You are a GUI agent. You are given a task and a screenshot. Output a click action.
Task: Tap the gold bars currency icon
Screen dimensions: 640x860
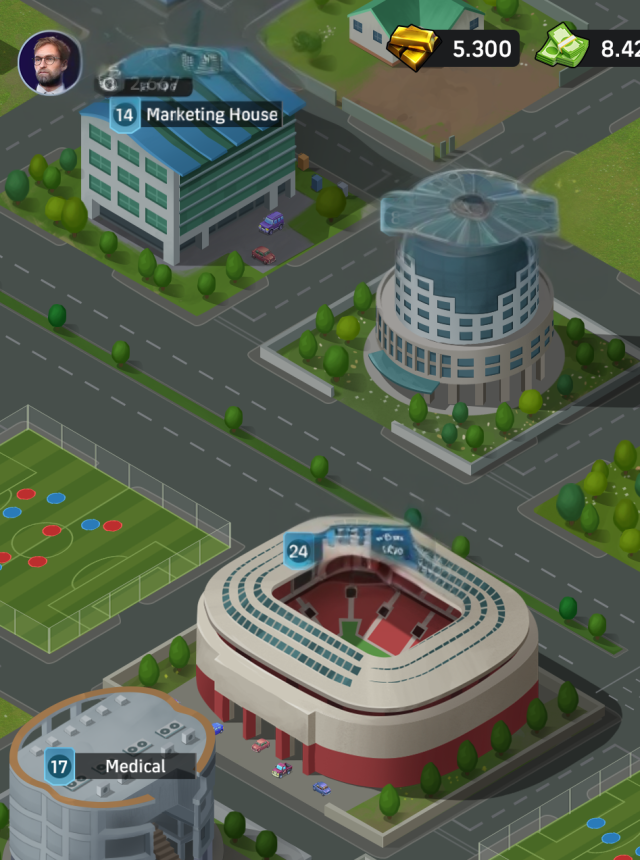point(413,47)
